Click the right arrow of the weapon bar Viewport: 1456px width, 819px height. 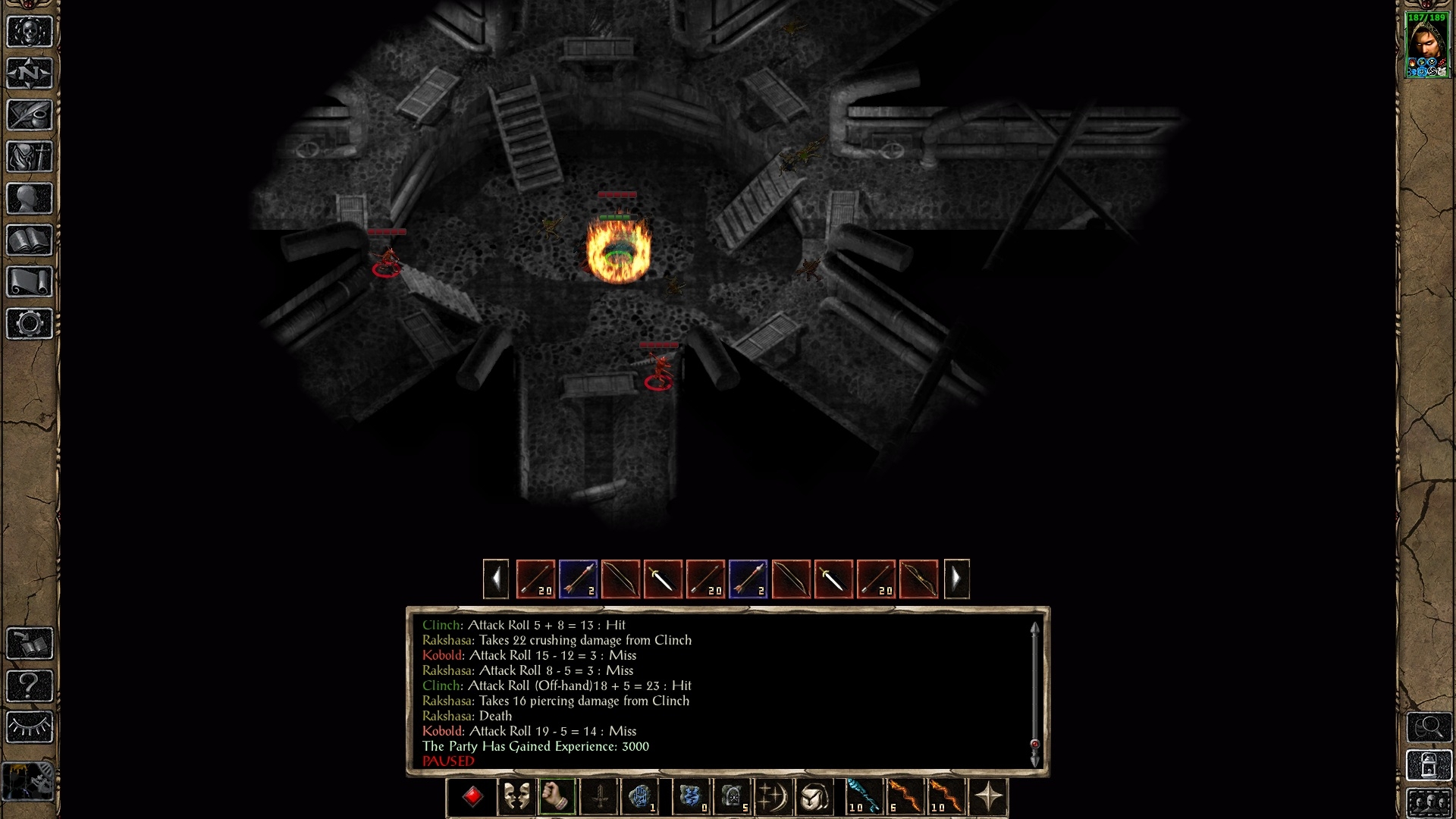pyautogui.click(x=956, y=579)
